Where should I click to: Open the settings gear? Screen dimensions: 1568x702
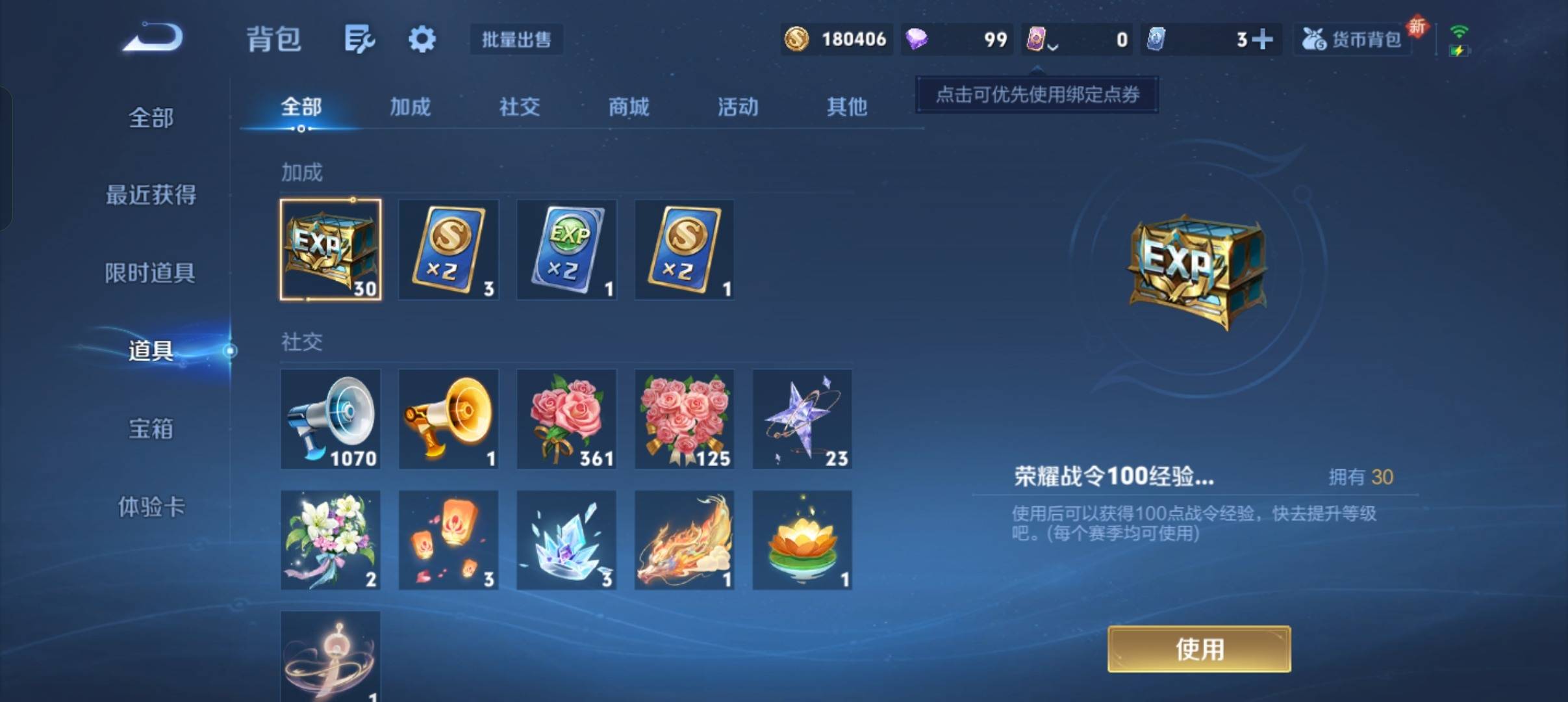coord(422,39)
